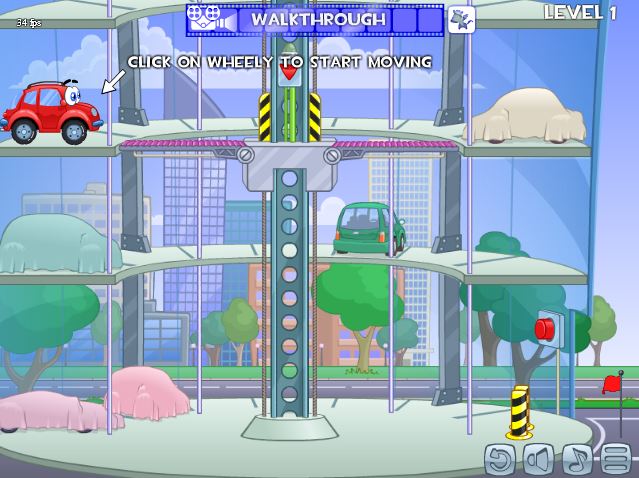The height and width of the screenshot is (478, 639).
Task: Open the menu with the three-bar icon
Action: point(615,458)
